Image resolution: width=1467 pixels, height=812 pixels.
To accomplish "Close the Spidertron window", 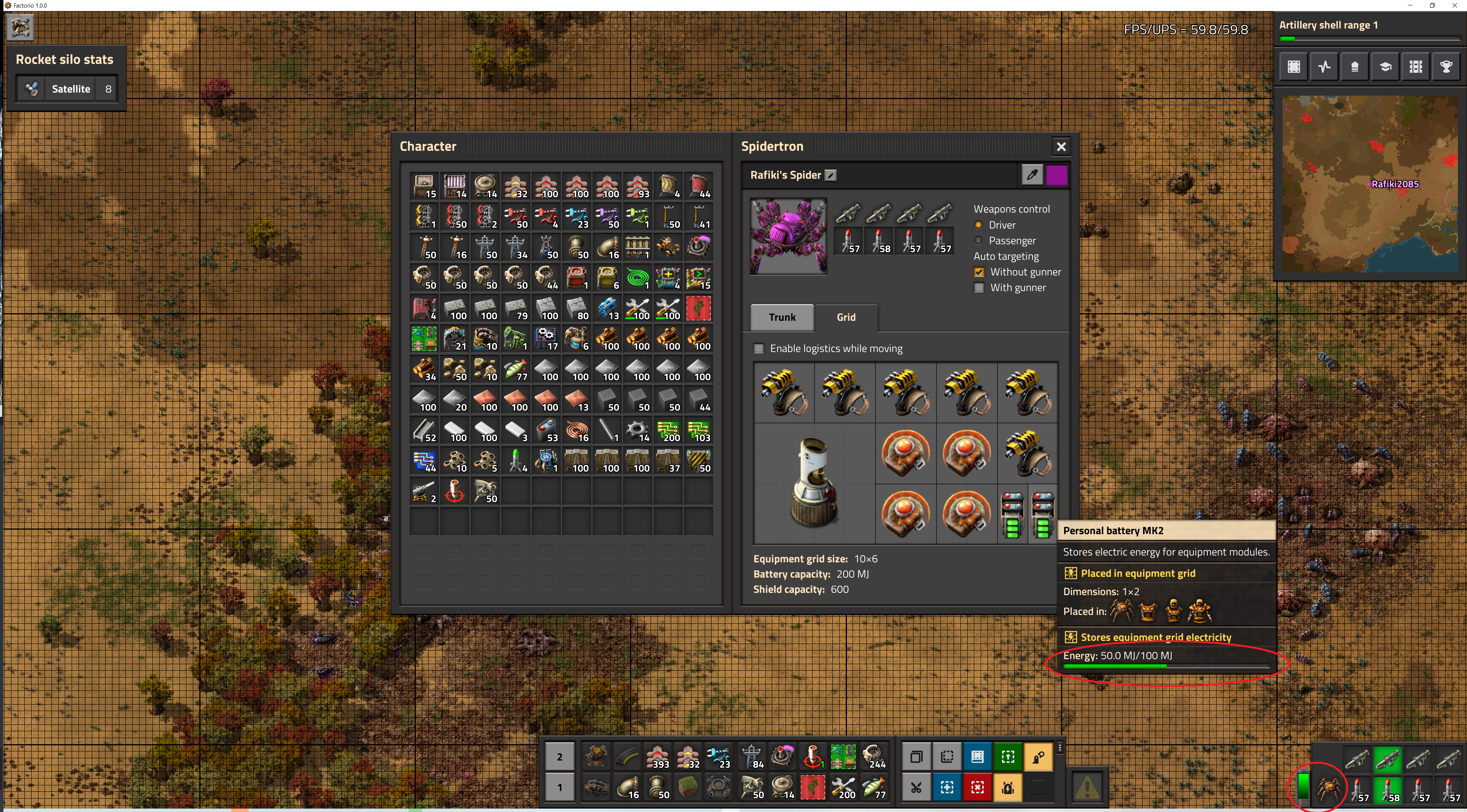I will point(1061,147).
